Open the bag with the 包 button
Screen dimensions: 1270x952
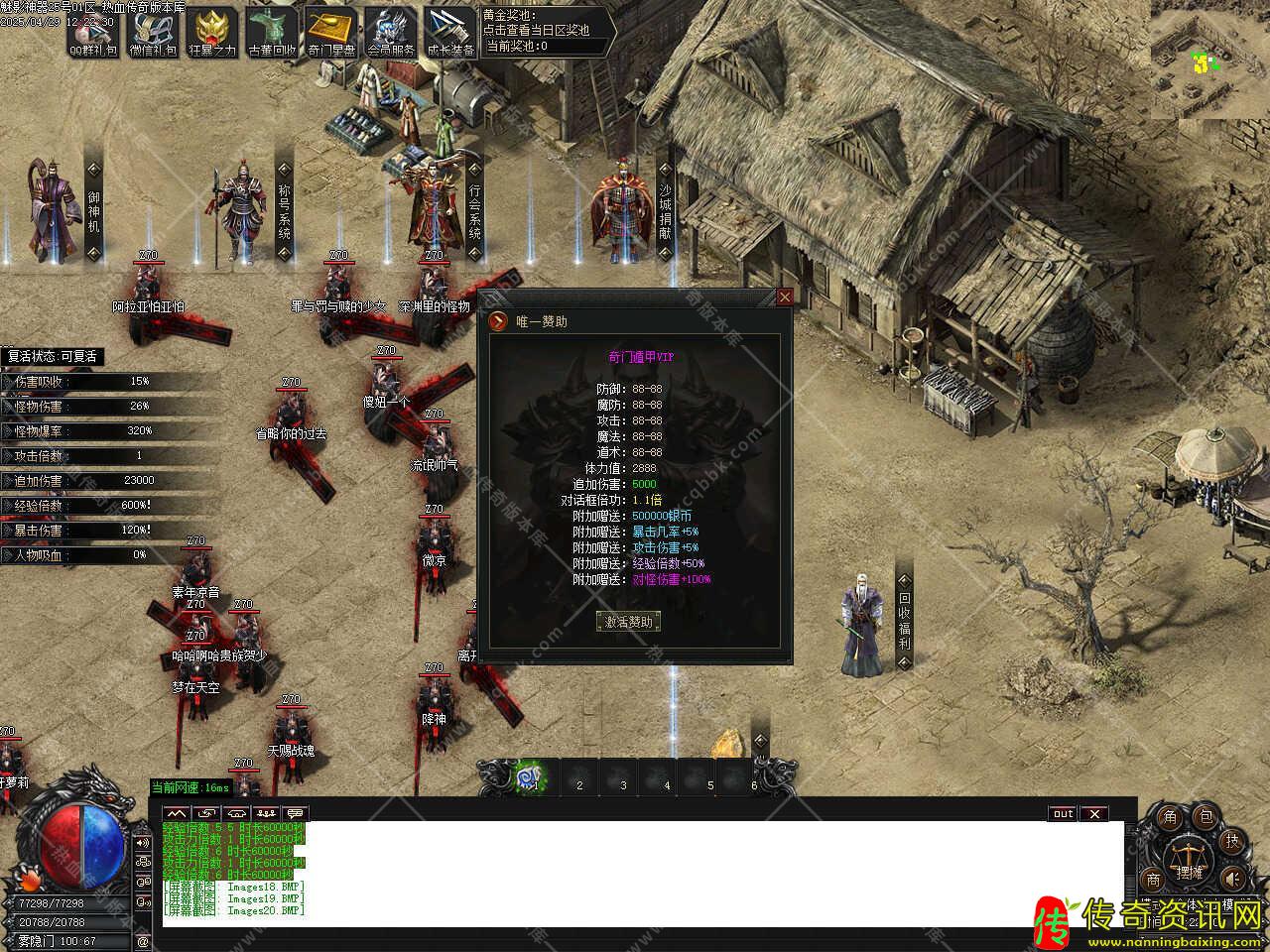point(1206,817)
